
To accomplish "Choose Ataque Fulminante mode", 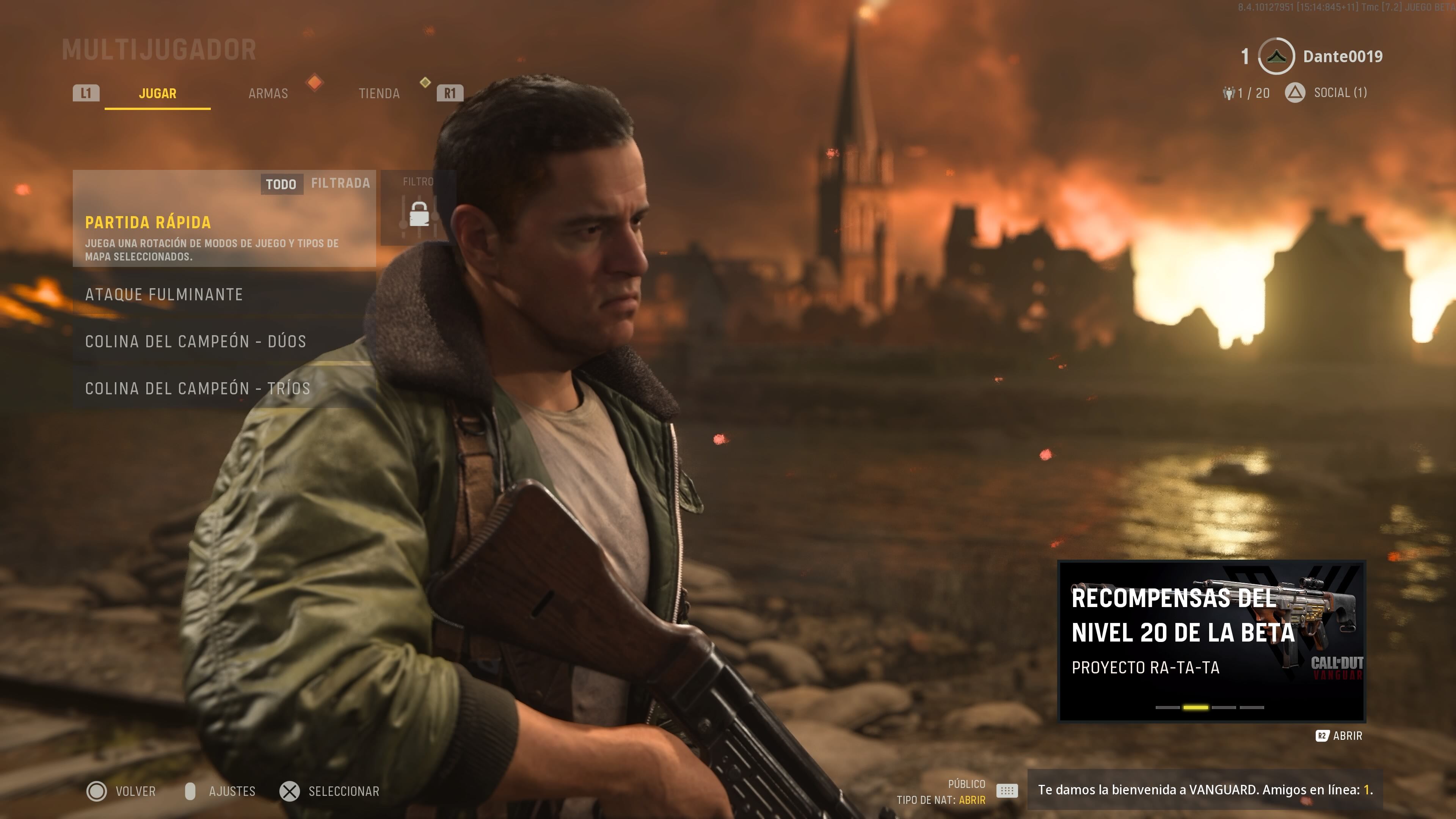I will coord(224,295).
